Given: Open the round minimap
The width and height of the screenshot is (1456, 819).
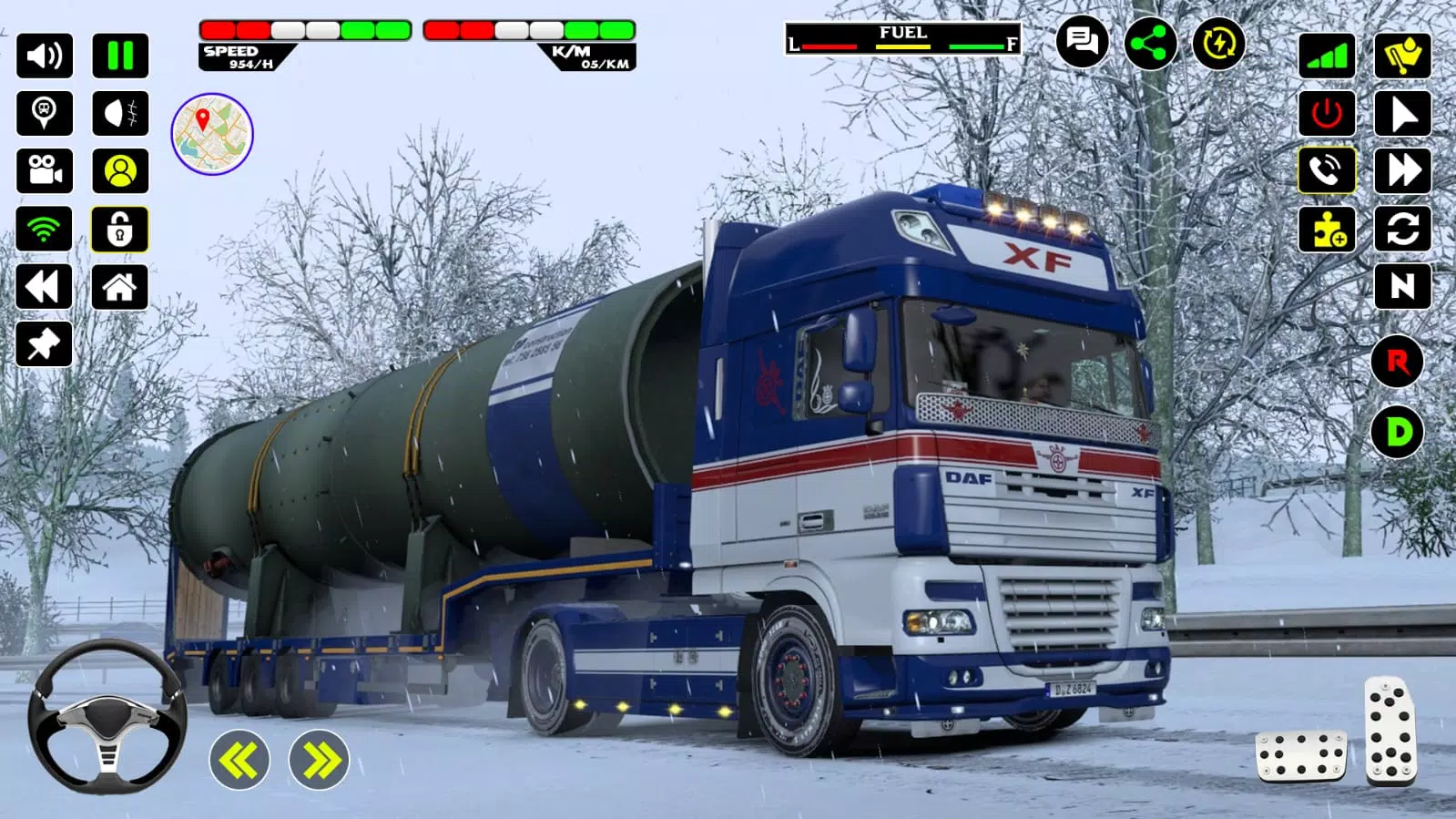Looking at the screenshot, I should coord(212,134).
